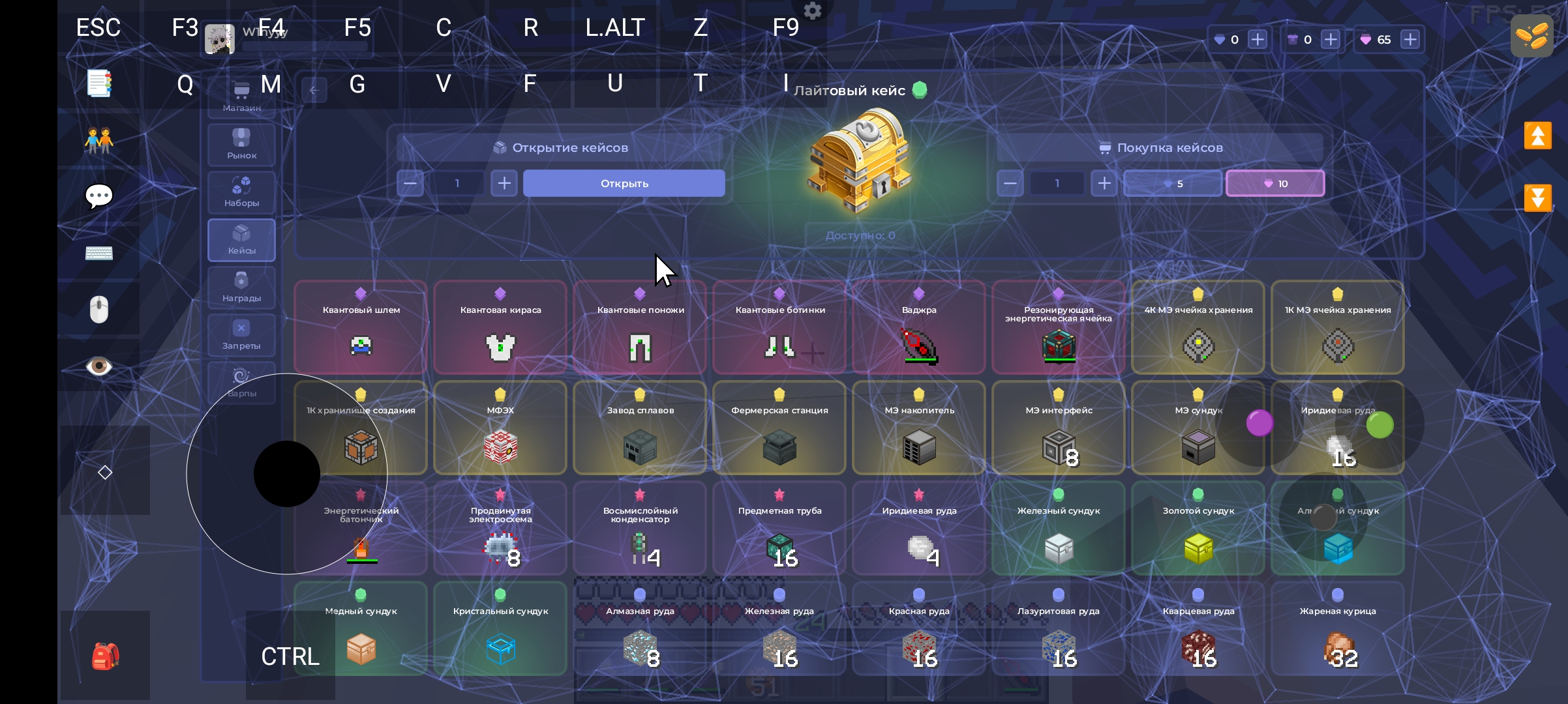Open the case with the Открыть button
This screenshot has width=1568, height=704.
click(624, 183)
